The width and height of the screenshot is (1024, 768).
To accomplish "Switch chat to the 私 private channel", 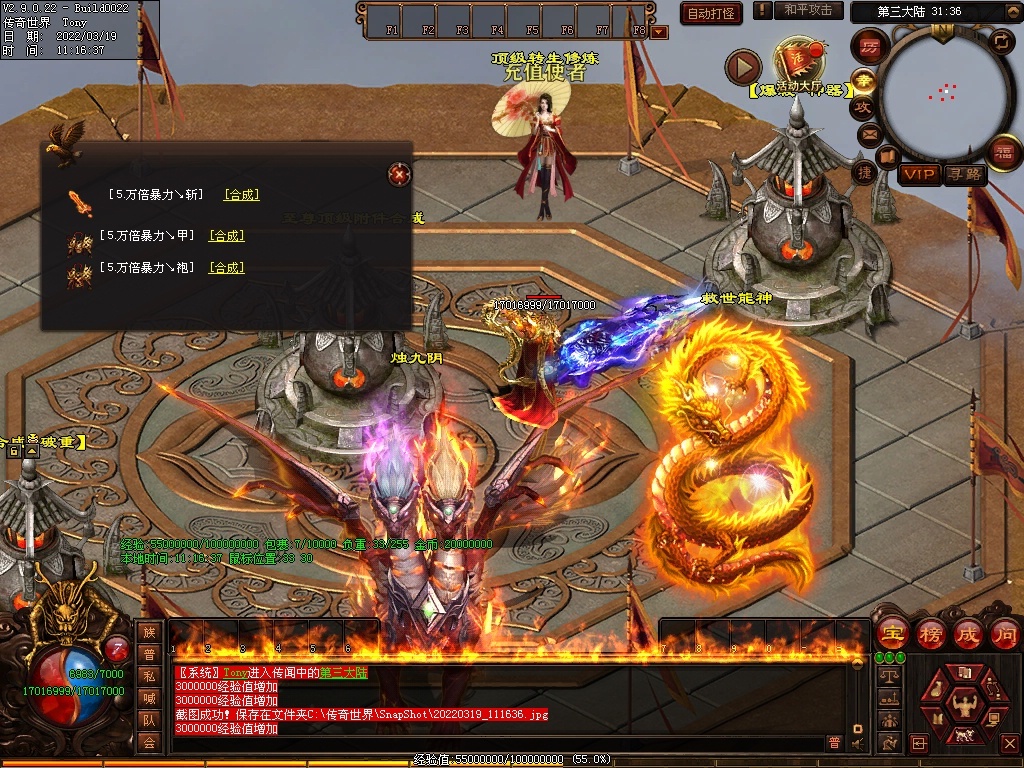I will [x=149, y=675].
